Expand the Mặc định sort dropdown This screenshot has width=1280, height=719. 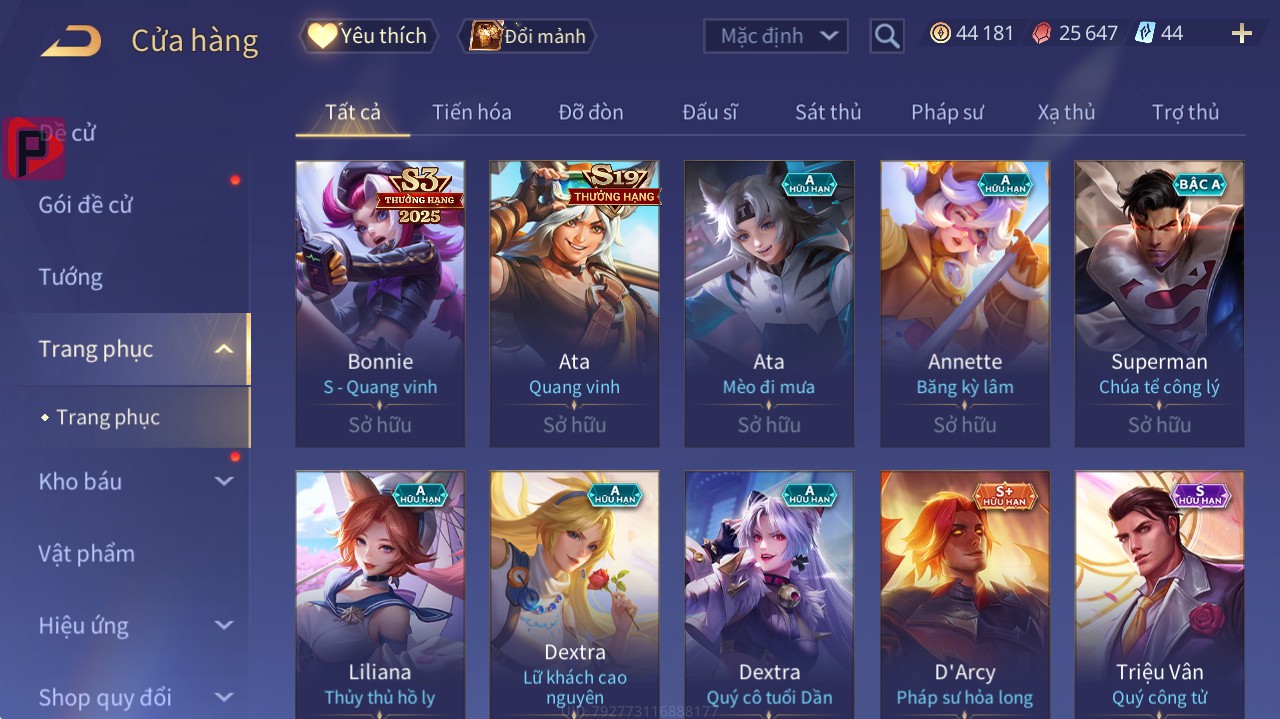pyautogui.click(x=776, y=36)
